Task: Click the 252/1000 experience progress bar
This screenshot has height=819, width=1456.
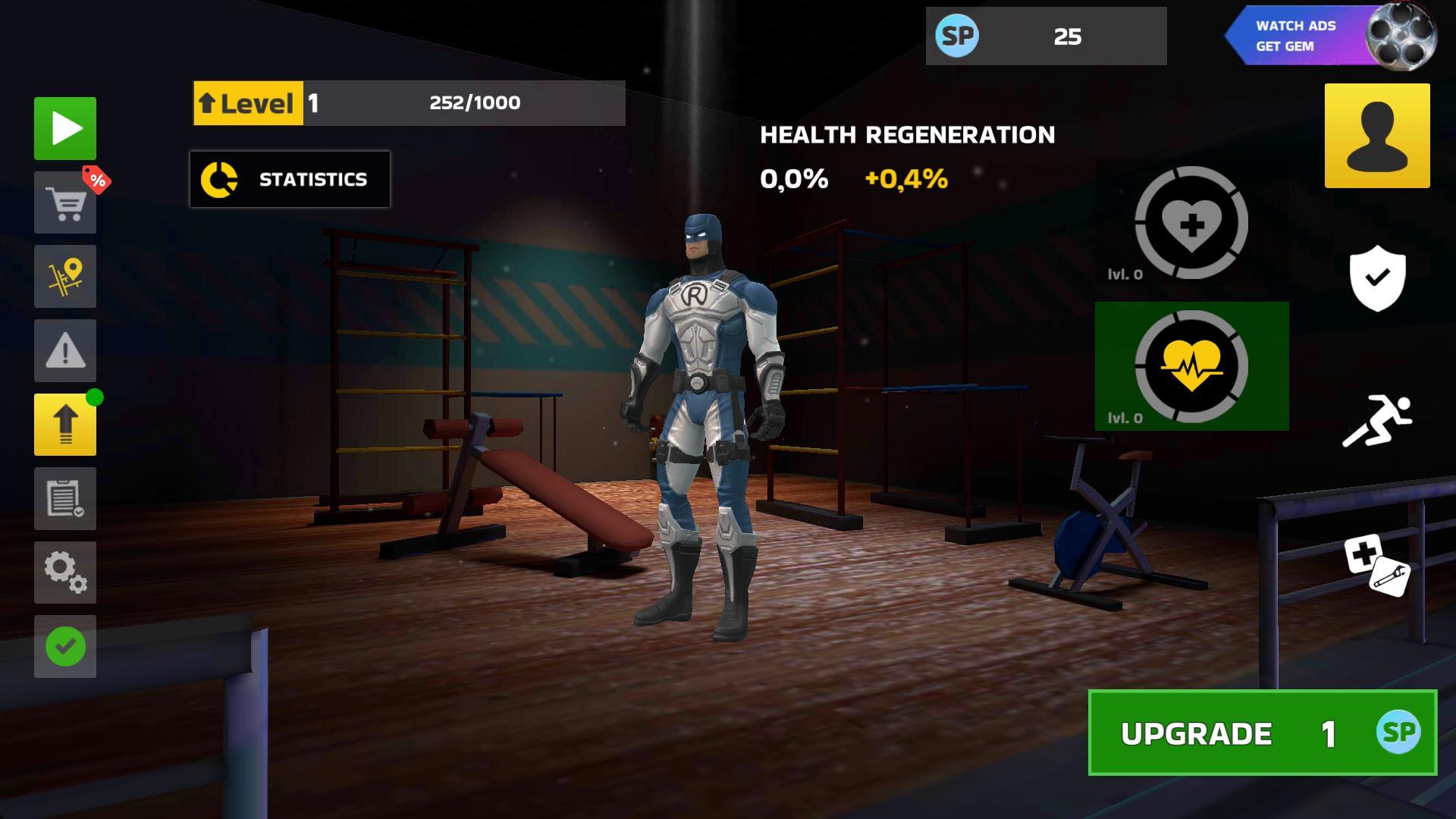Action: pos(475,102)
